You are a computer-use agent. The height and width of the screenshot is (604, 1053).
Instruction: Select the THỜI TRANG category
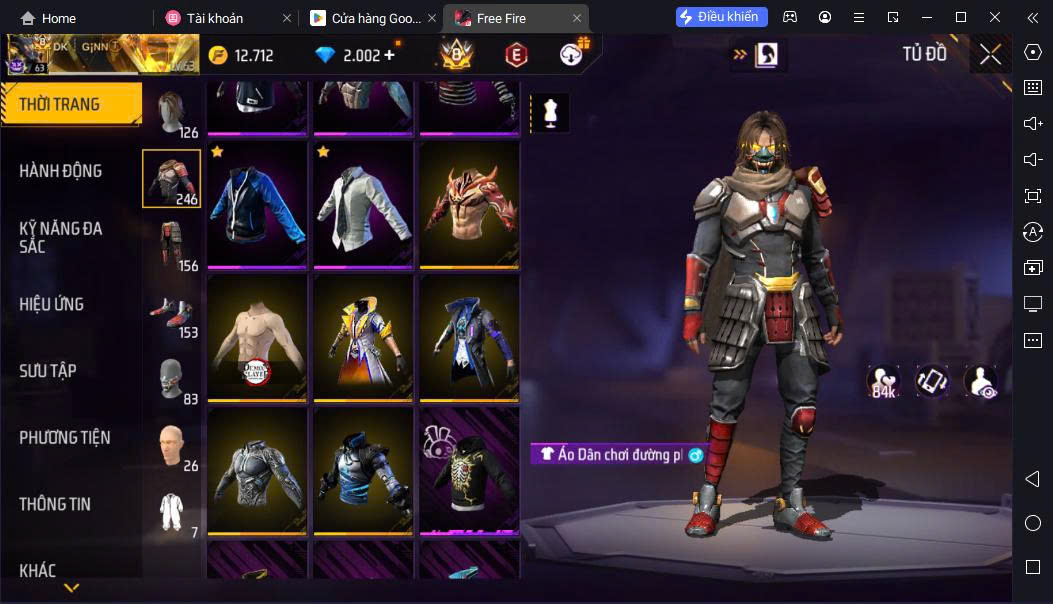tap(70, 104)
